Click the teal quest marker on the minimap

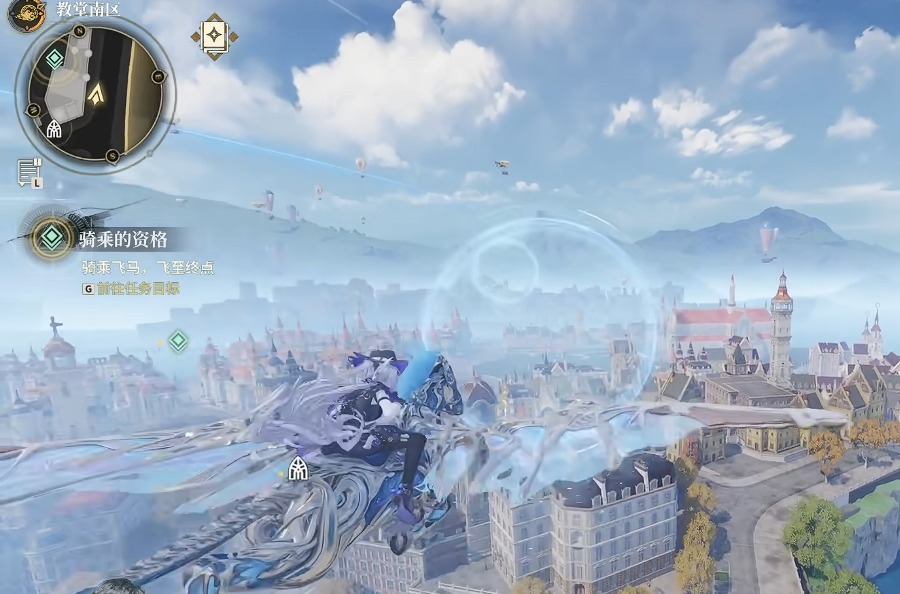[54, 60]
